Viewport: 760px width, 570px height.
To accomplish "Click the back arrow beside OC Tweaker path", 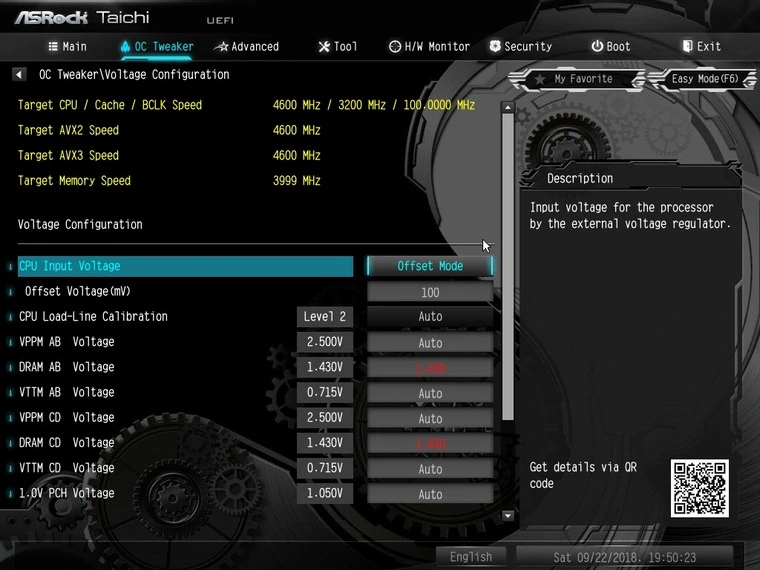I will point(20,75).
